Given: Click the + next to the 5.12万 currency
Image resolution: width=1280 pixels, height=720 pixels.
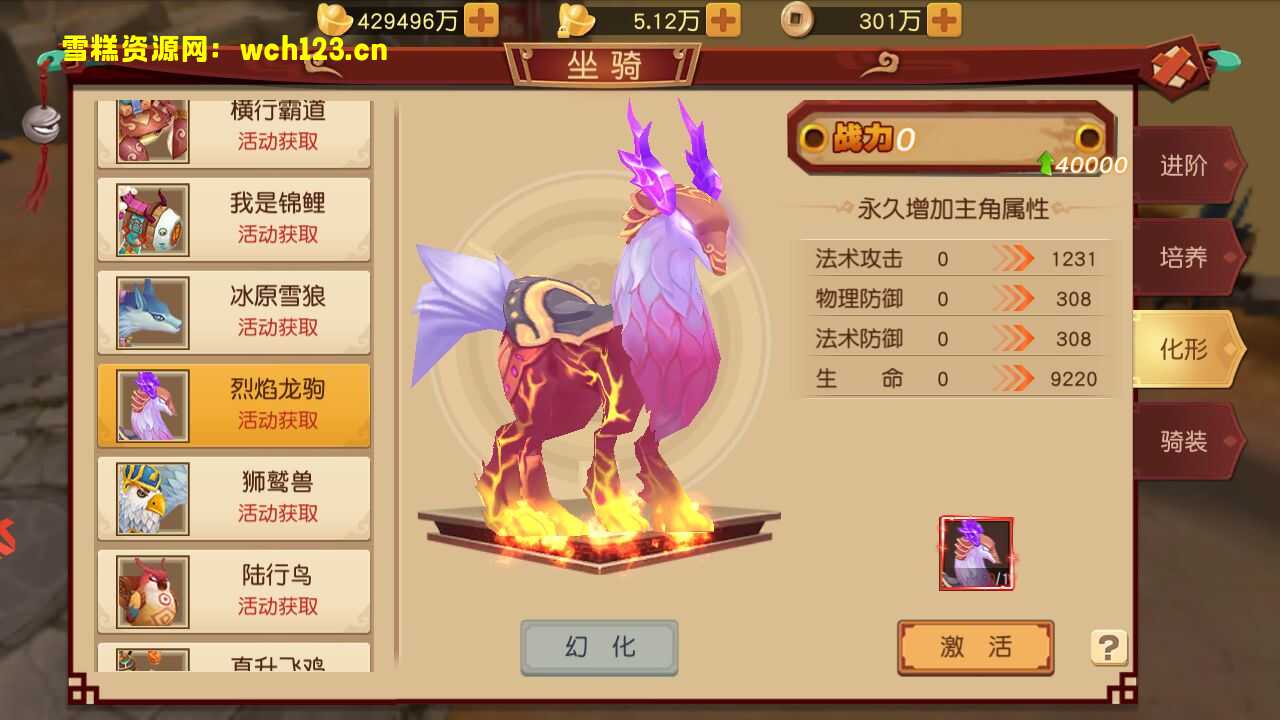Looking at the screenshot, I should pyautogui.click(x=723, y=18).
